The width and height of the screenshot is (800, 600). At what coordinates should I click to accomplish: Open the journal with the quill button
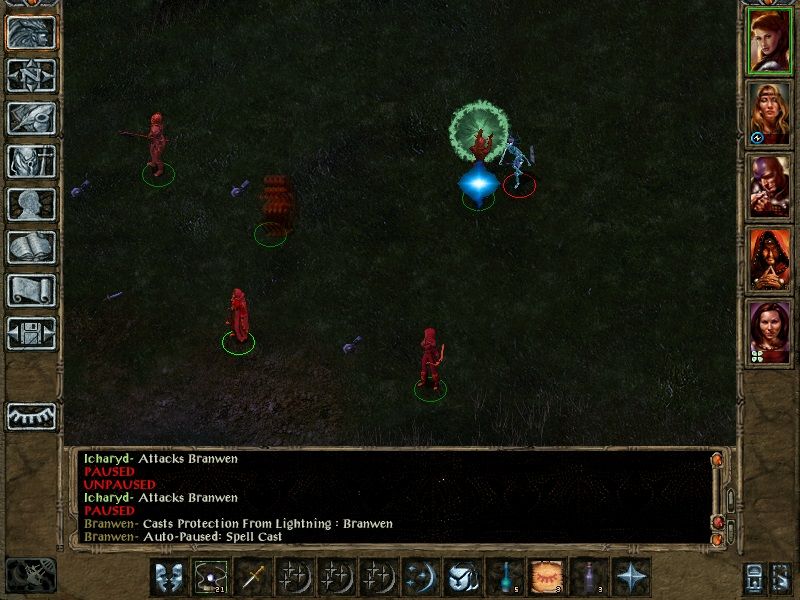(32, 119)
